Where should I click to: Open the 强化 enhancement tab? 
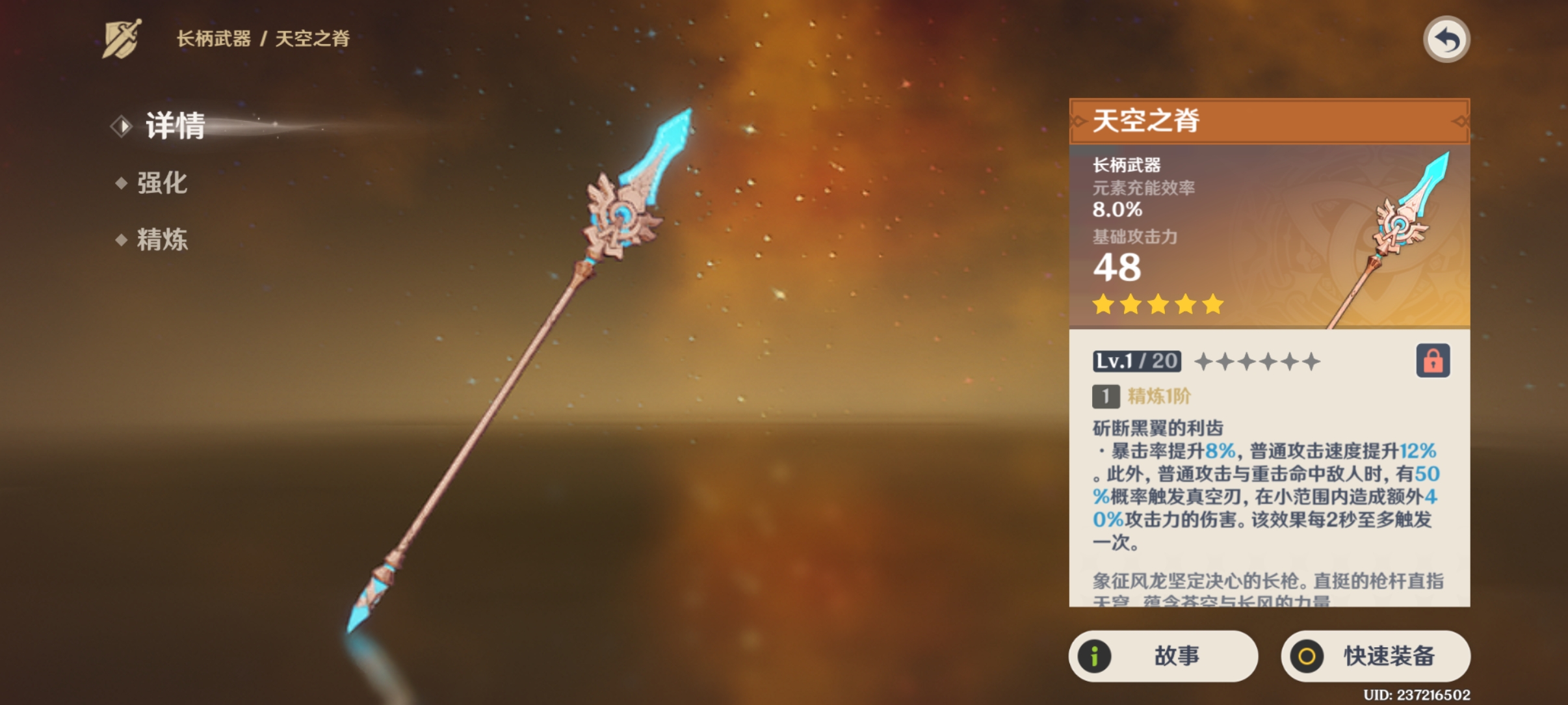[161, 183]
